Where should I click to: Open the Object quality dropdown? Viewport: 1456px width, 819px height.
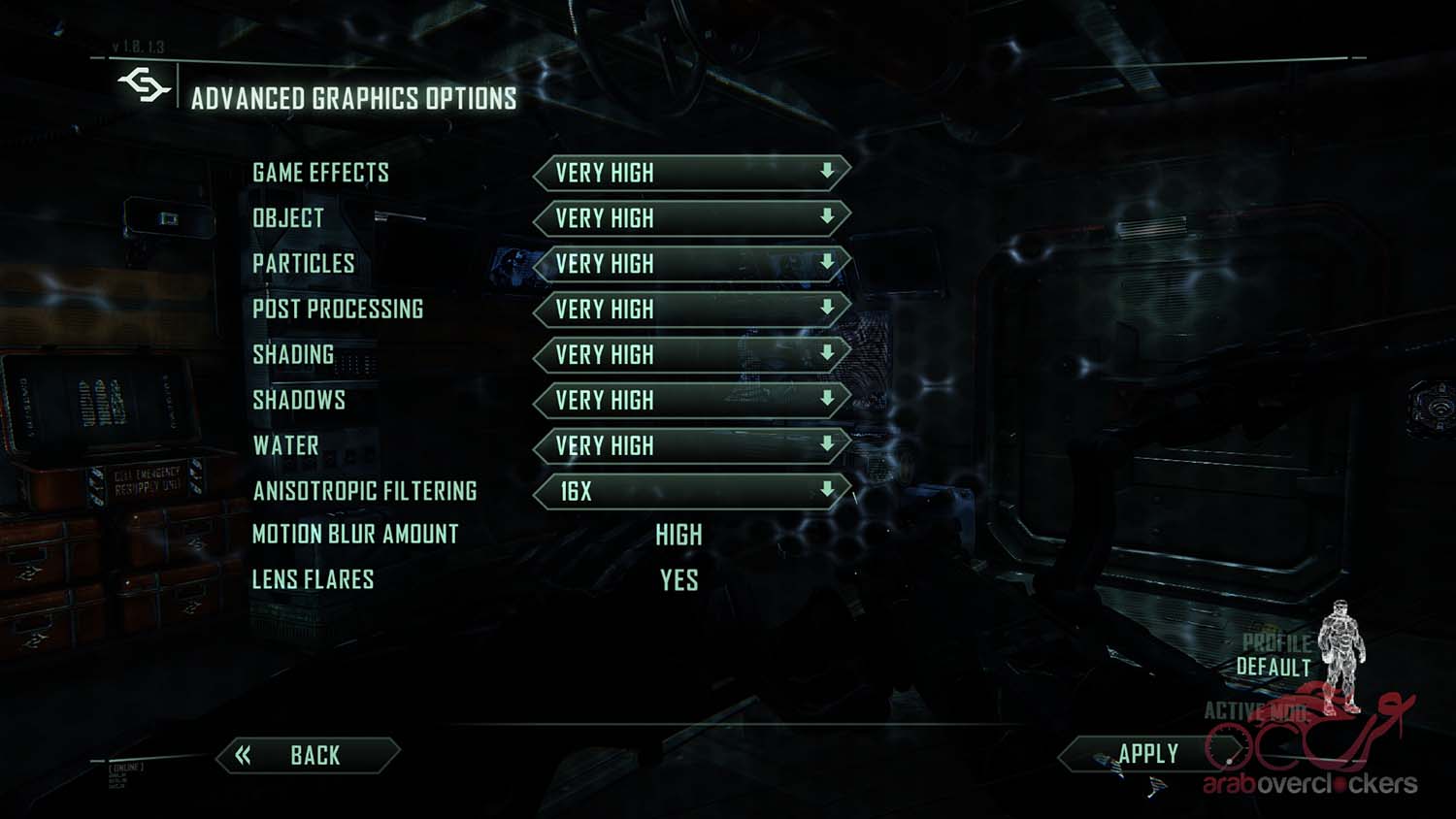click(691, 218)
